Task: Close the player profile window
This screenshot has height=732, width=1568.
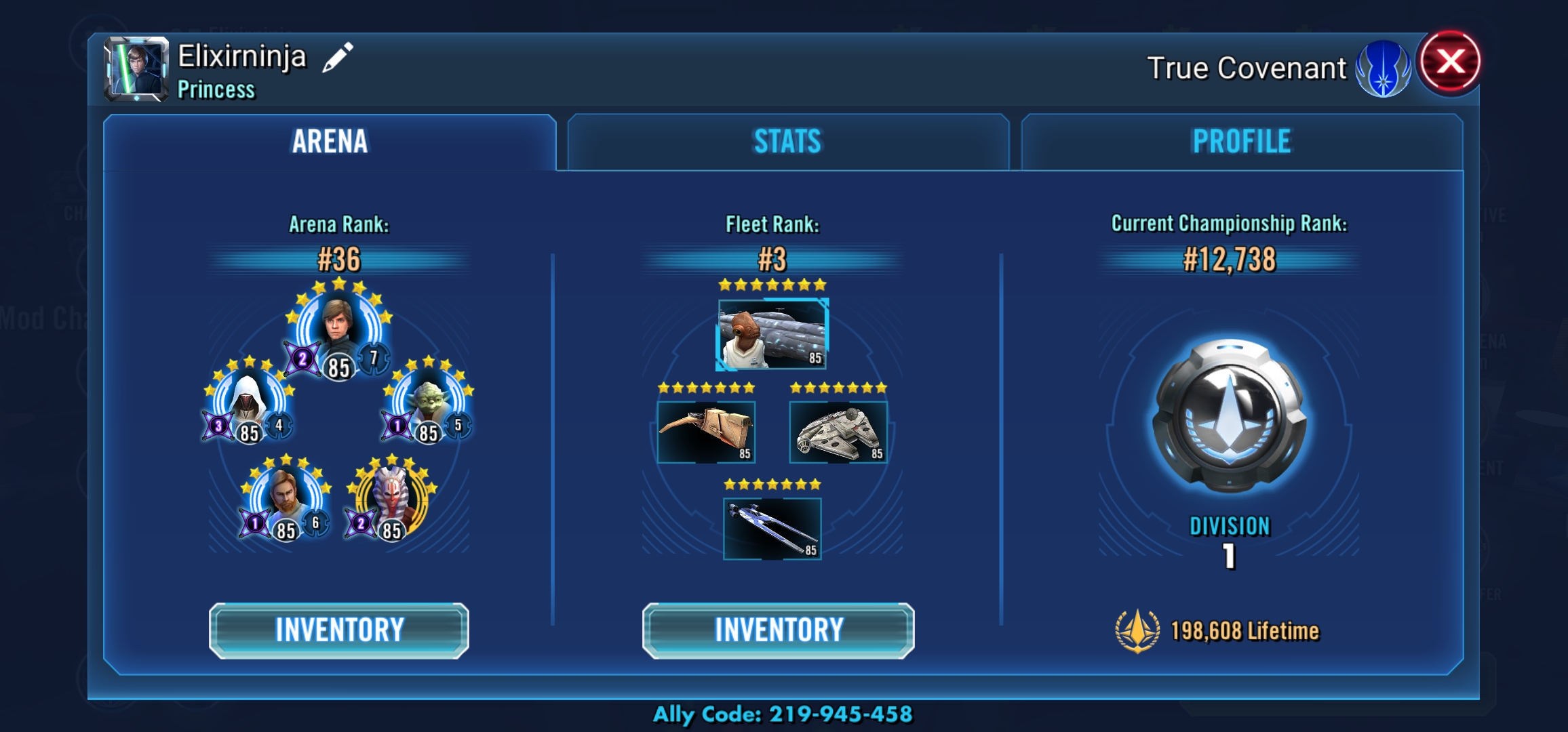Action: click(x=1450, y=62)
